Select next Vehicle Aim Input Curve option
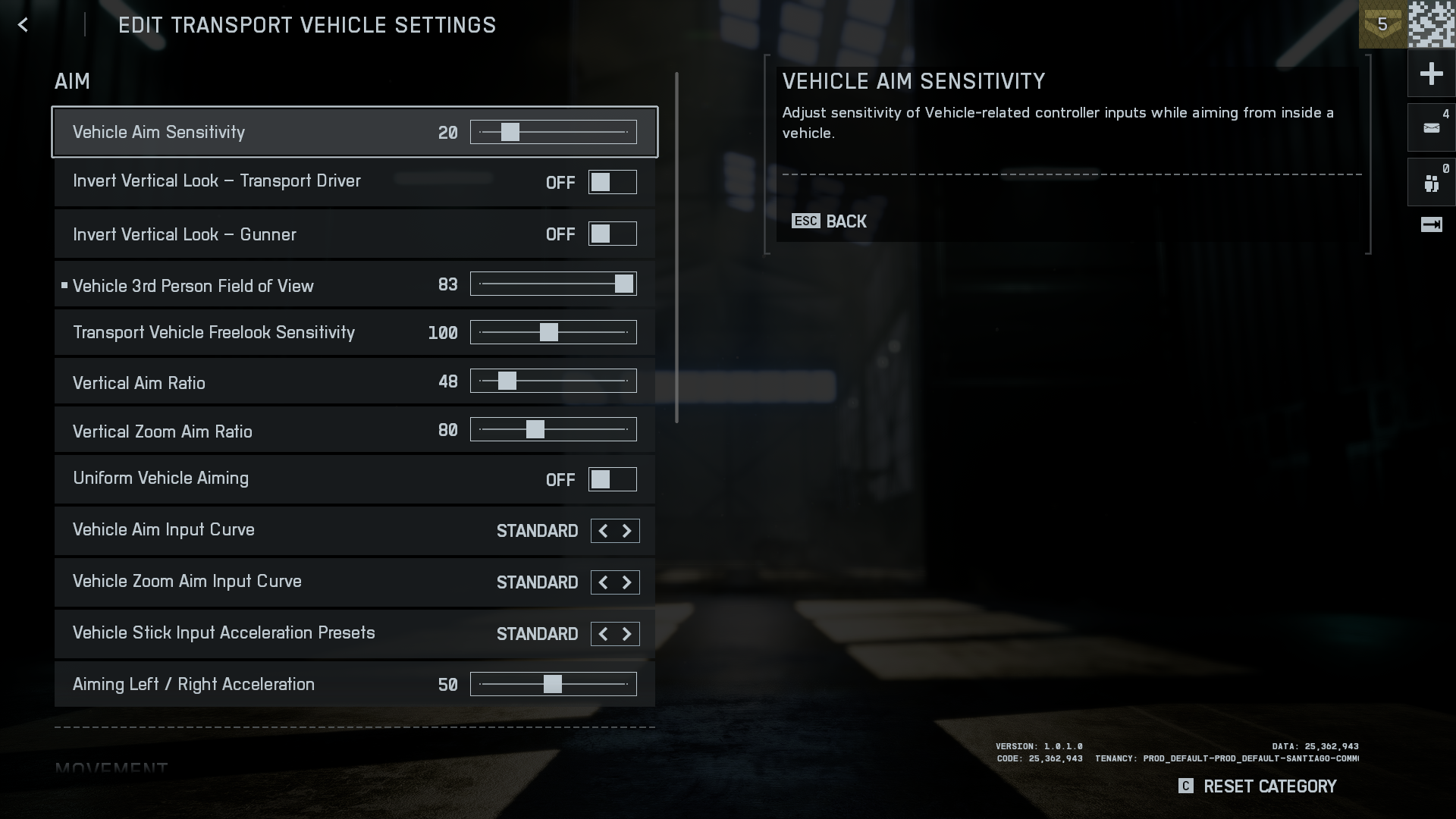Image resolution: width=1456 pixels, height=819 pixels. pyautogui.click(x=627, y=531)
